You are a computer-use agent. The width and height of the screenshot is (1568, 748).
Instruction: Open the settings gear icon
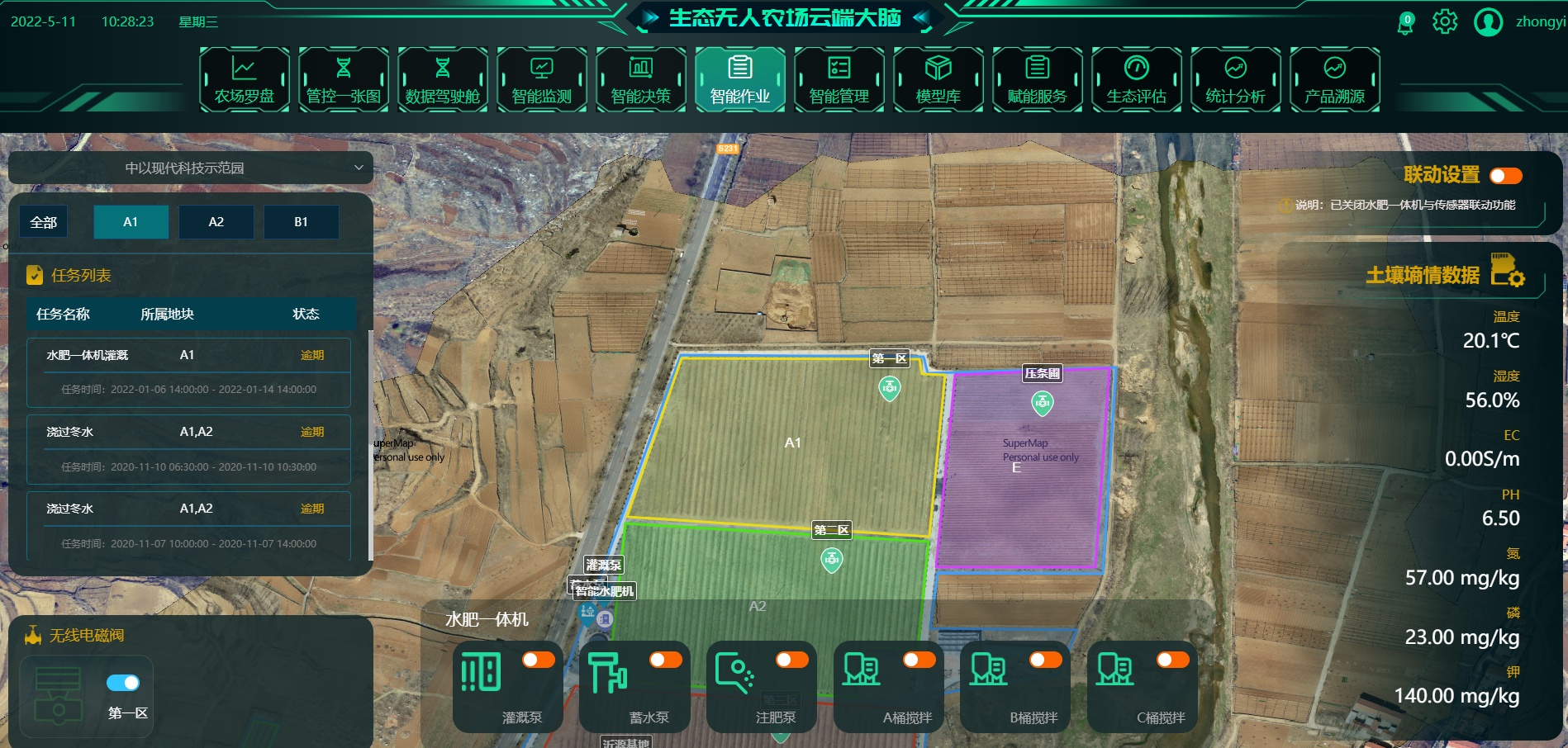coord(1445,21)
